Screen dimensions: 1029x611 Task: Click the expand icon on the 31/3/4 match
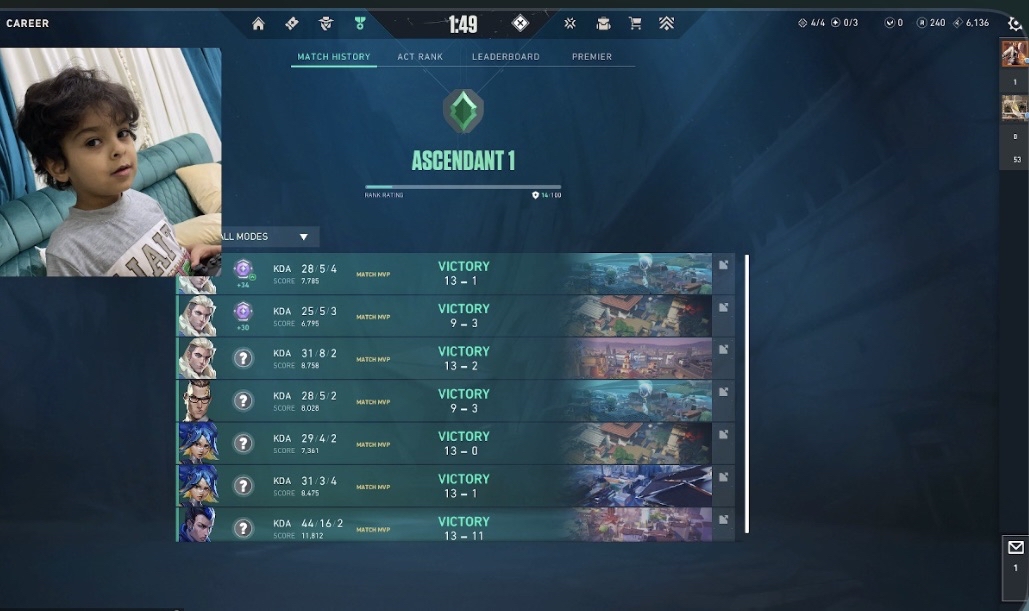coord(723,477)
